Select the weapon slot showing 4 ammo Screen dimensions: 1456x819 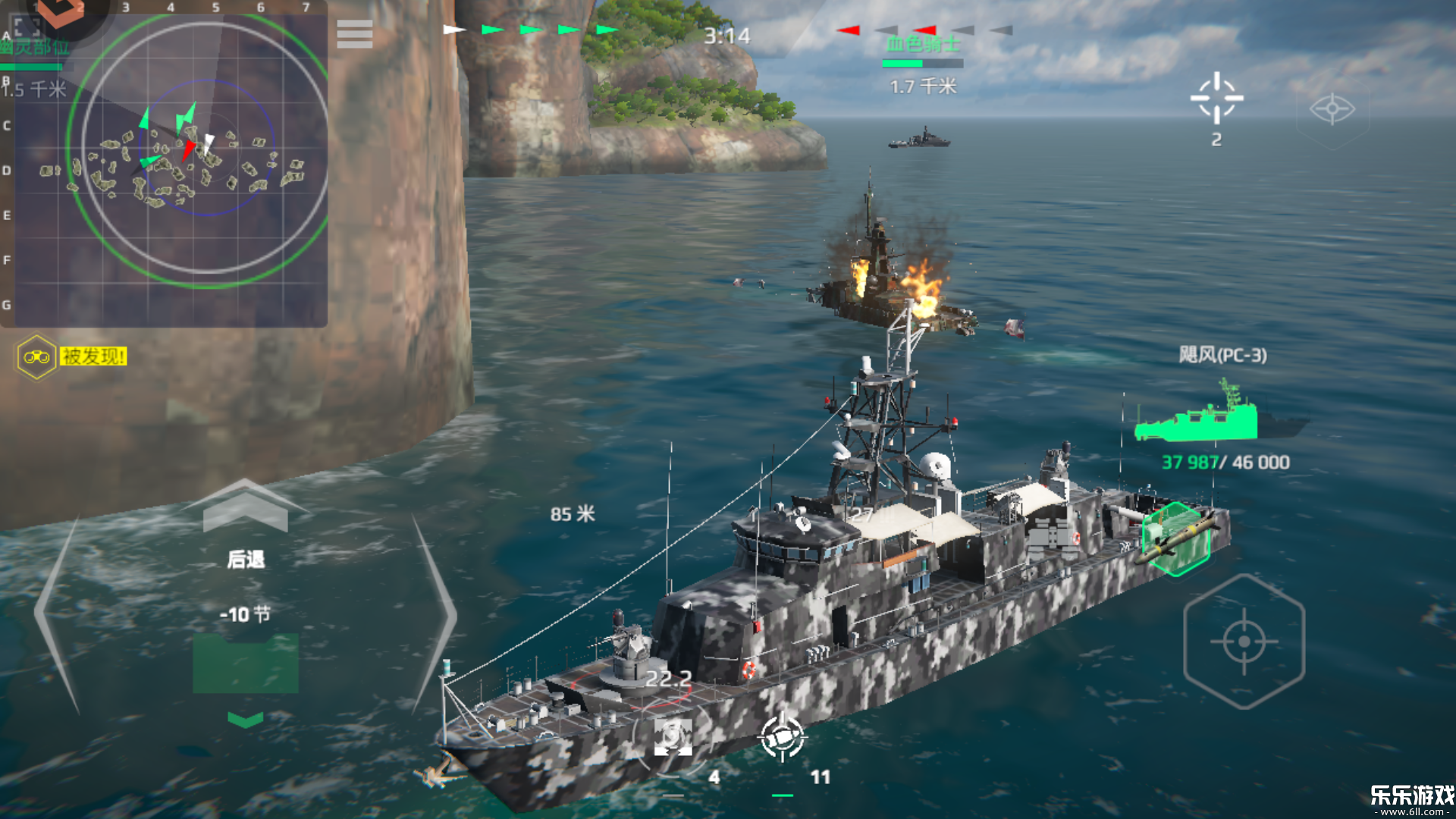click(673, 739)
